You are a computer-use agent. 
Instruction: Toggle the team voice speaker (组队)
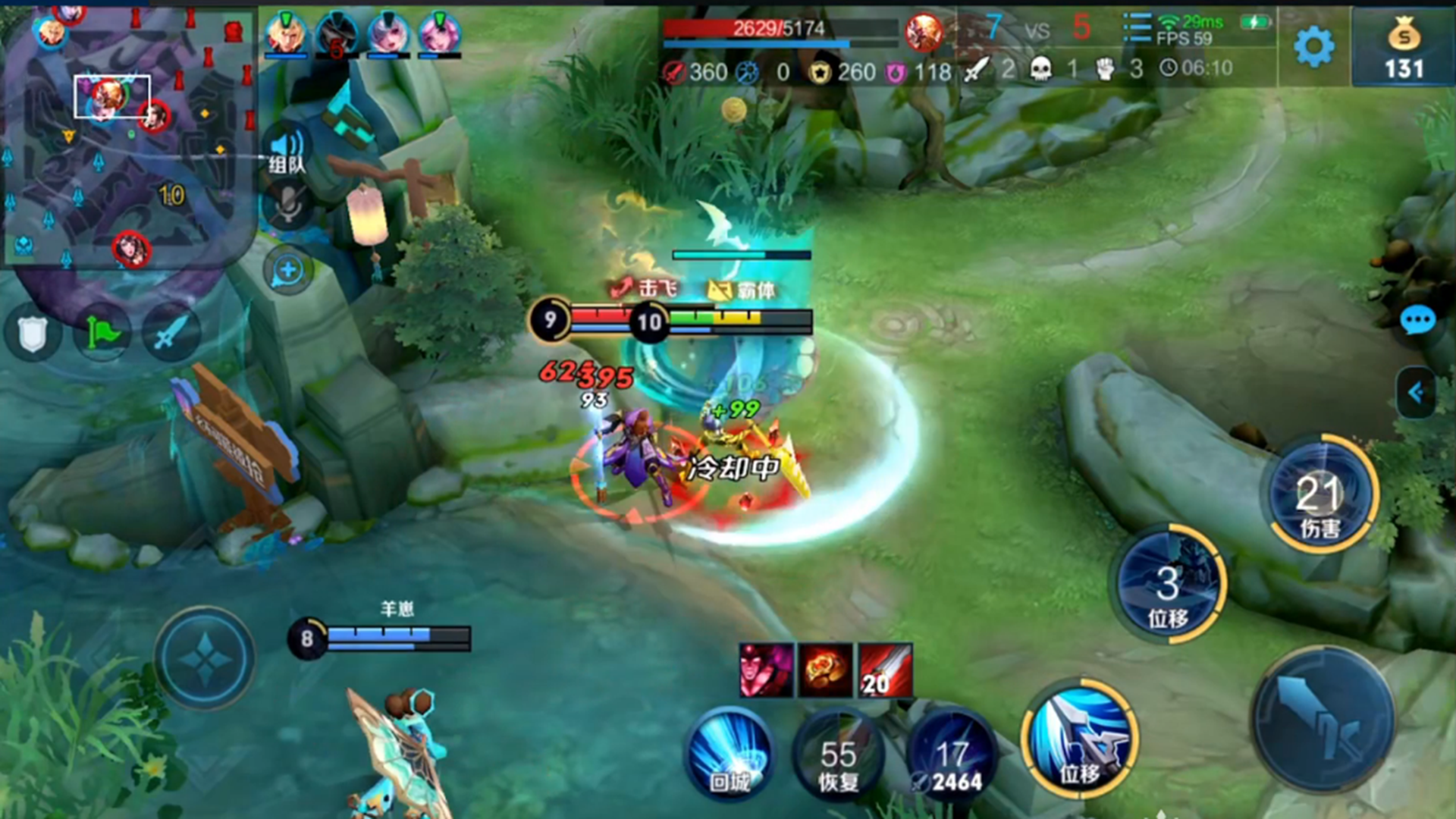click(x=287, y=149)
